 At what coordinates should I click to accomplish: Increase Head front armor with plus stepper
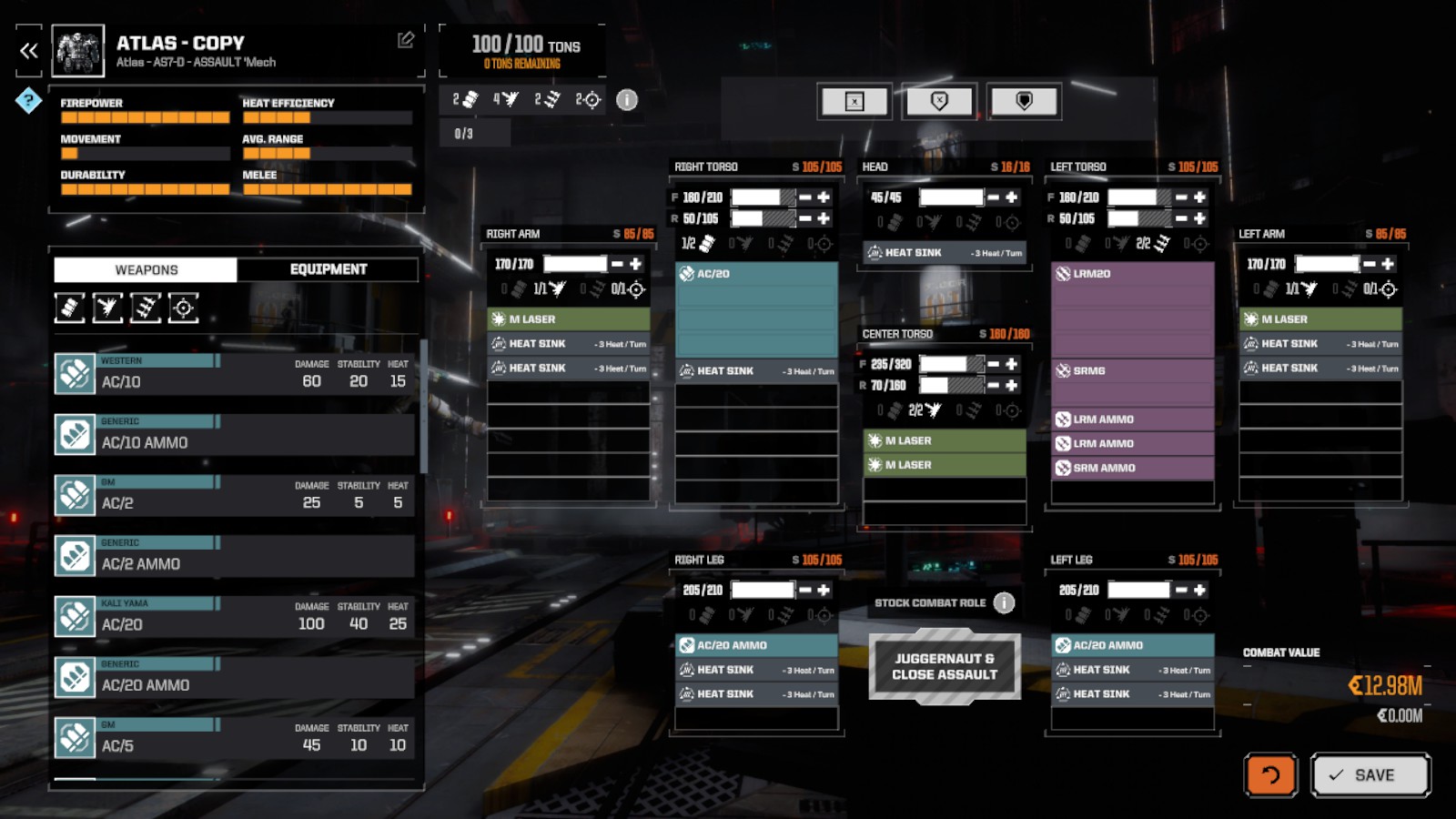point(1013,196)
